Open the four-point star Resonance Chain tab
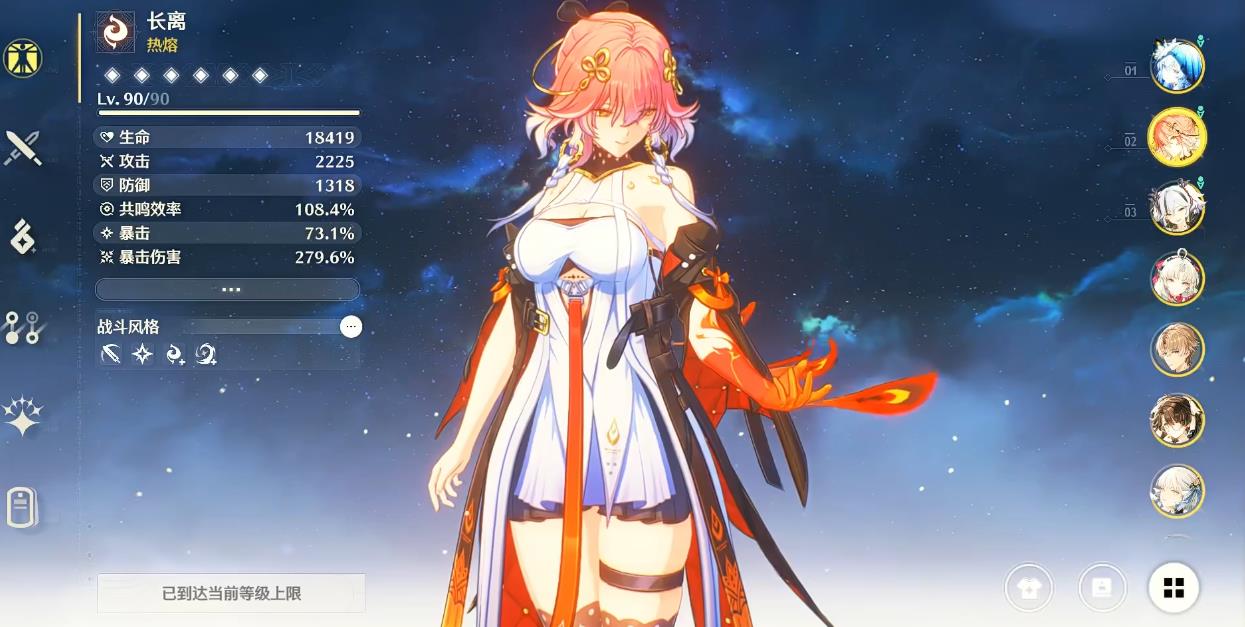 click(x=21, y=417)
